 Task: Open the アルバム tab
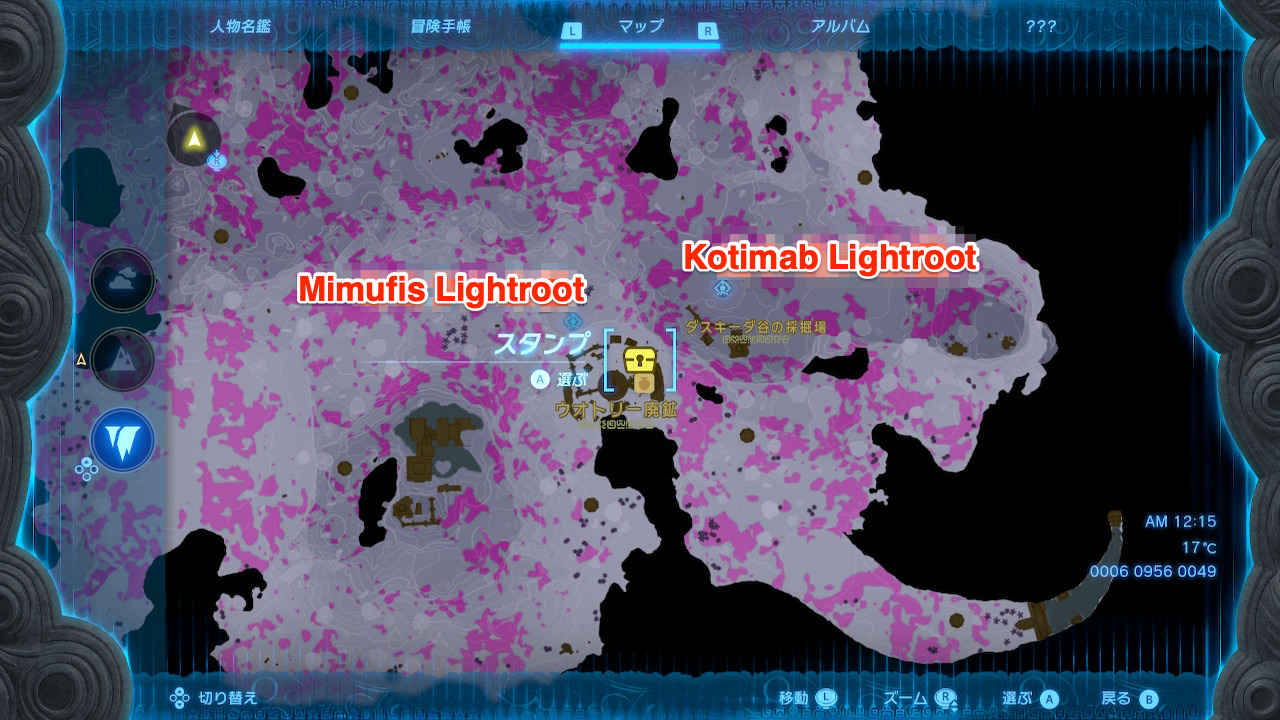tap(840, 27)
